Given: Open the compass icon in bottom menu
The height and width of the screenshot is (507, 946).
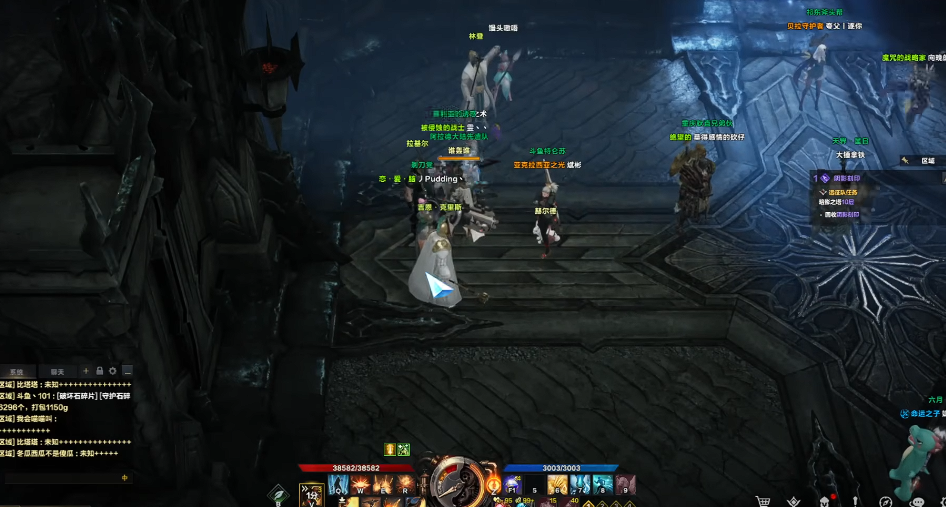Looking at the screenshot, I should [885, 500].
